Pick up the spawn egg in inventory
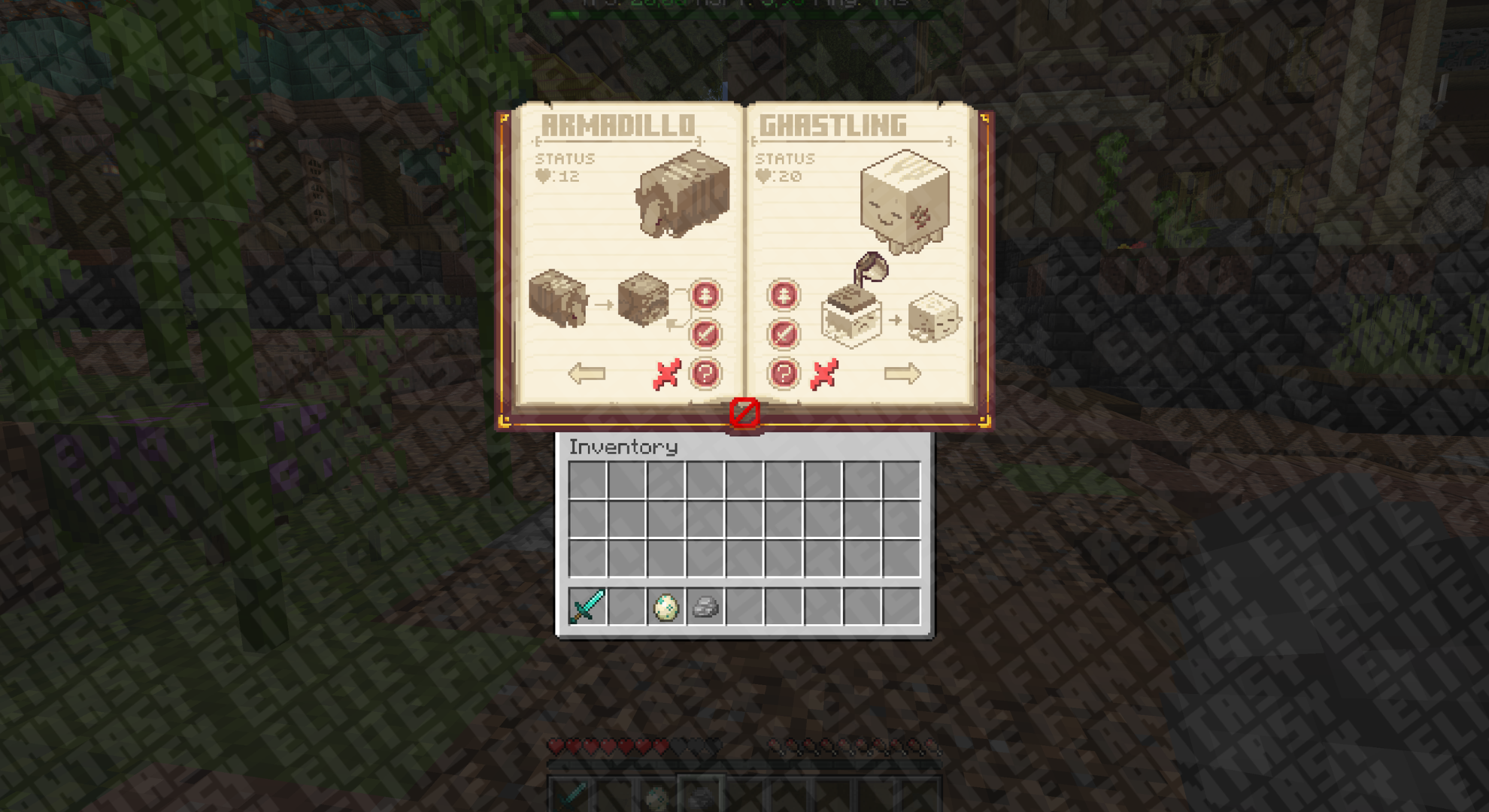 click(666, 607)
